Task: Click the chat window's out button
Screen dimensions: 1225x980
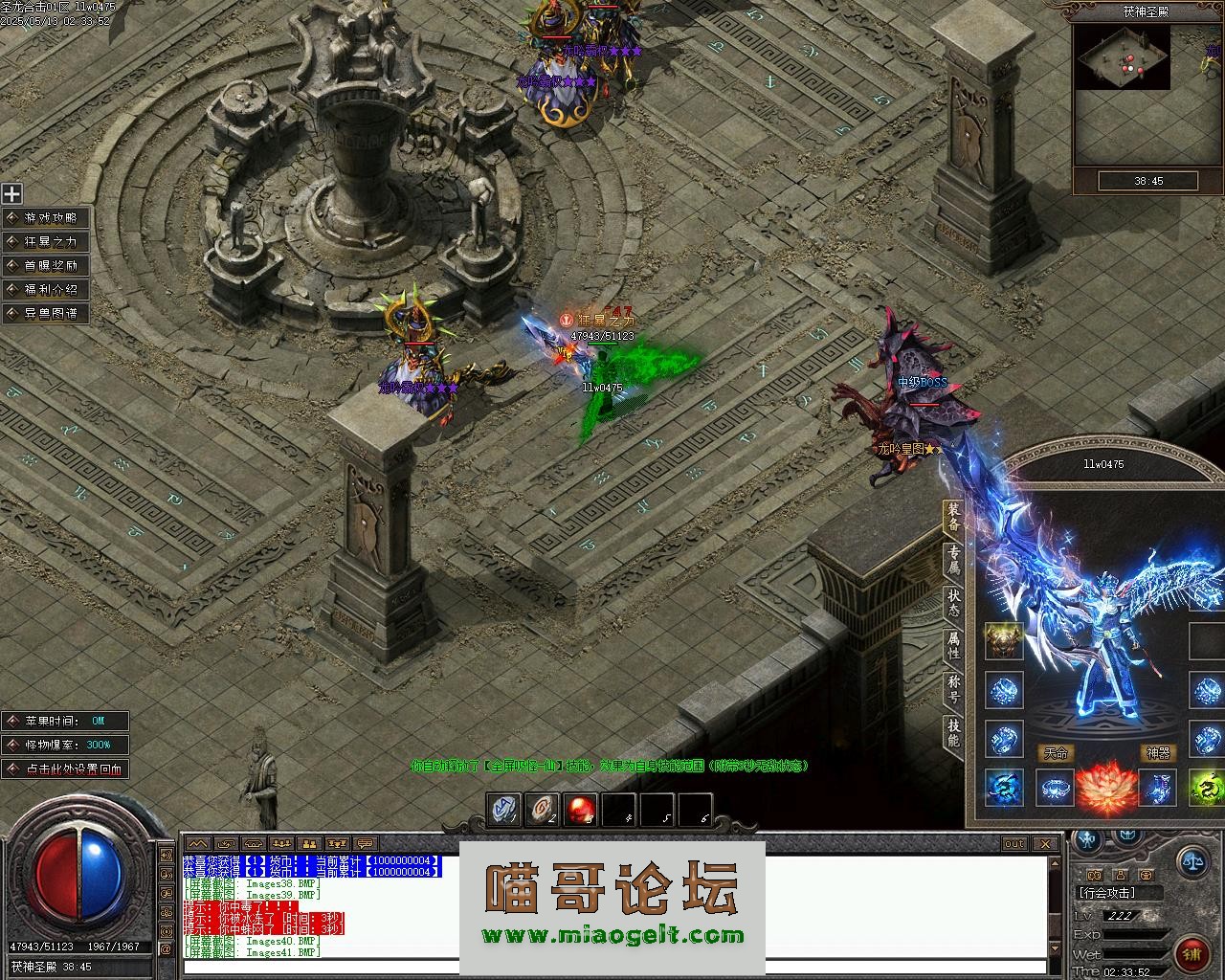Action: point(1014,843)
